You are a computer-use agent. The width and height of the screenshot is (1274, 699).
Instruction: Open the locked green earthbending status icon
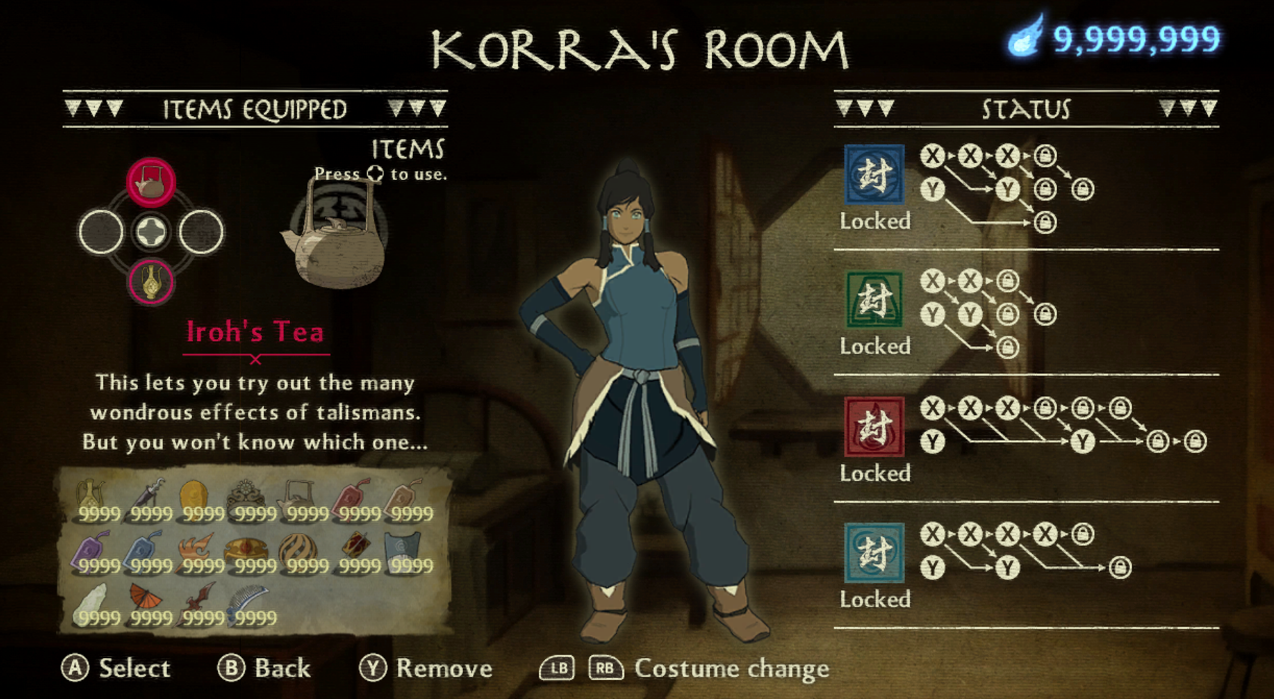pyautogui.click(x=874, y=301)
